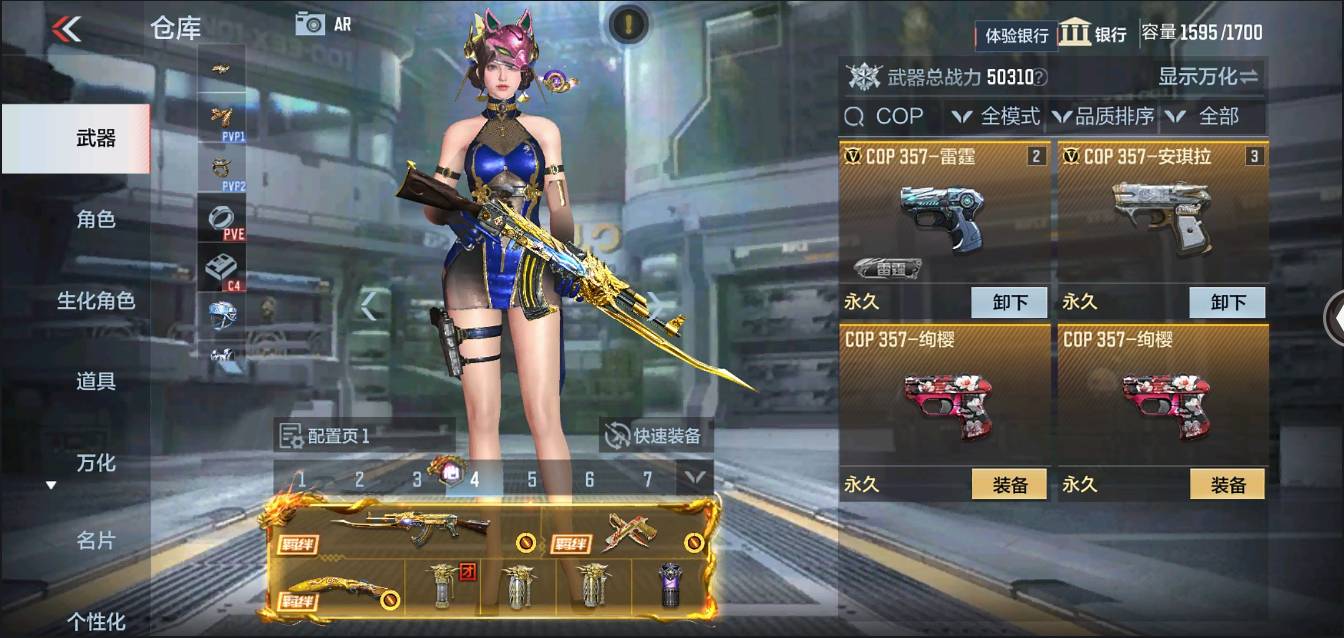Select loadout slot number 6

point(589,480)
